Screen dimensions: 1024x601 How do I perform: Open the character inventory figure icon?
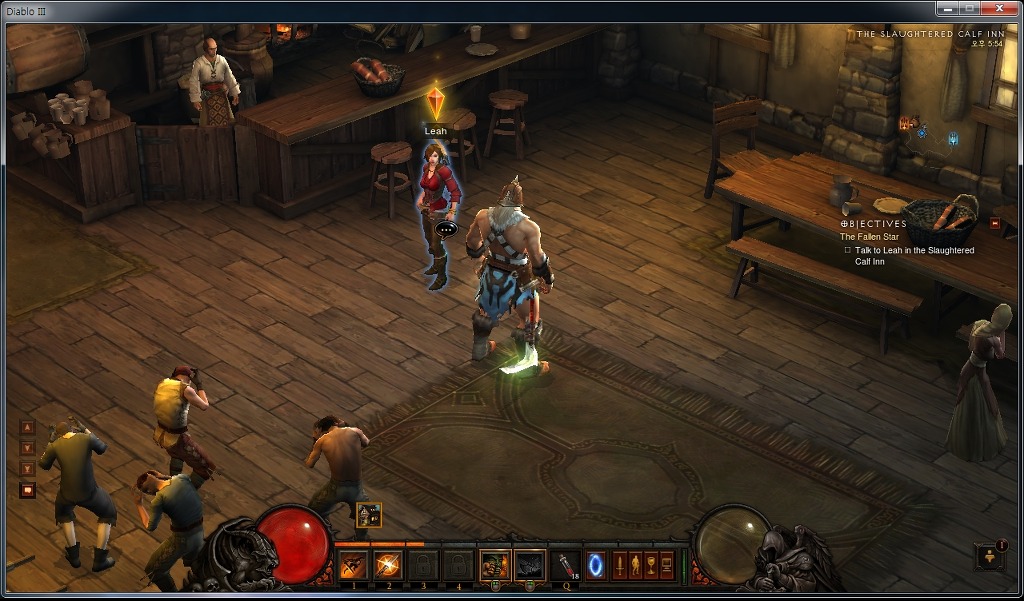pyautogui.click(x=635, y=565)
